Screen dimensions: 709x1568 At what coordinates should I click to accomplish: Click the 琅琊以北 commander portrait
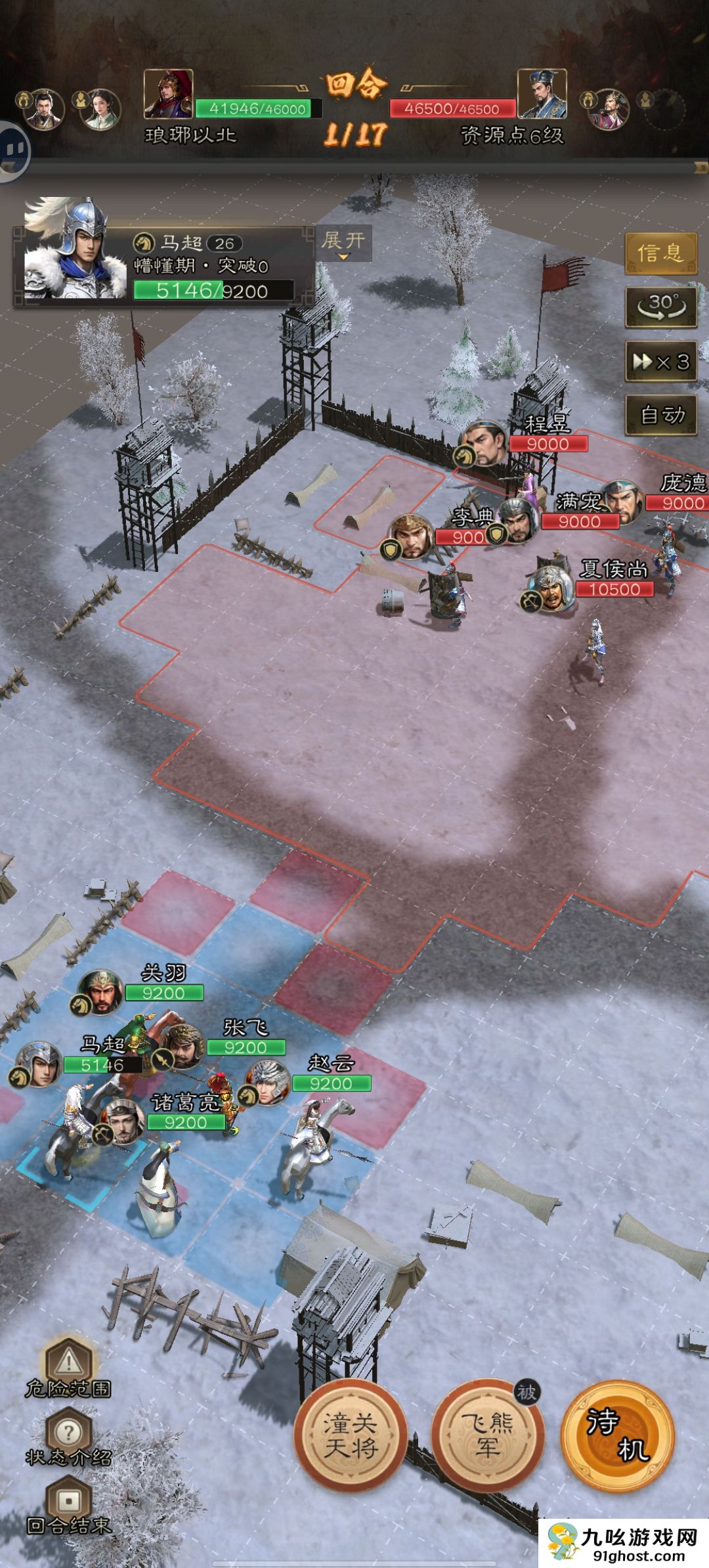168,94
